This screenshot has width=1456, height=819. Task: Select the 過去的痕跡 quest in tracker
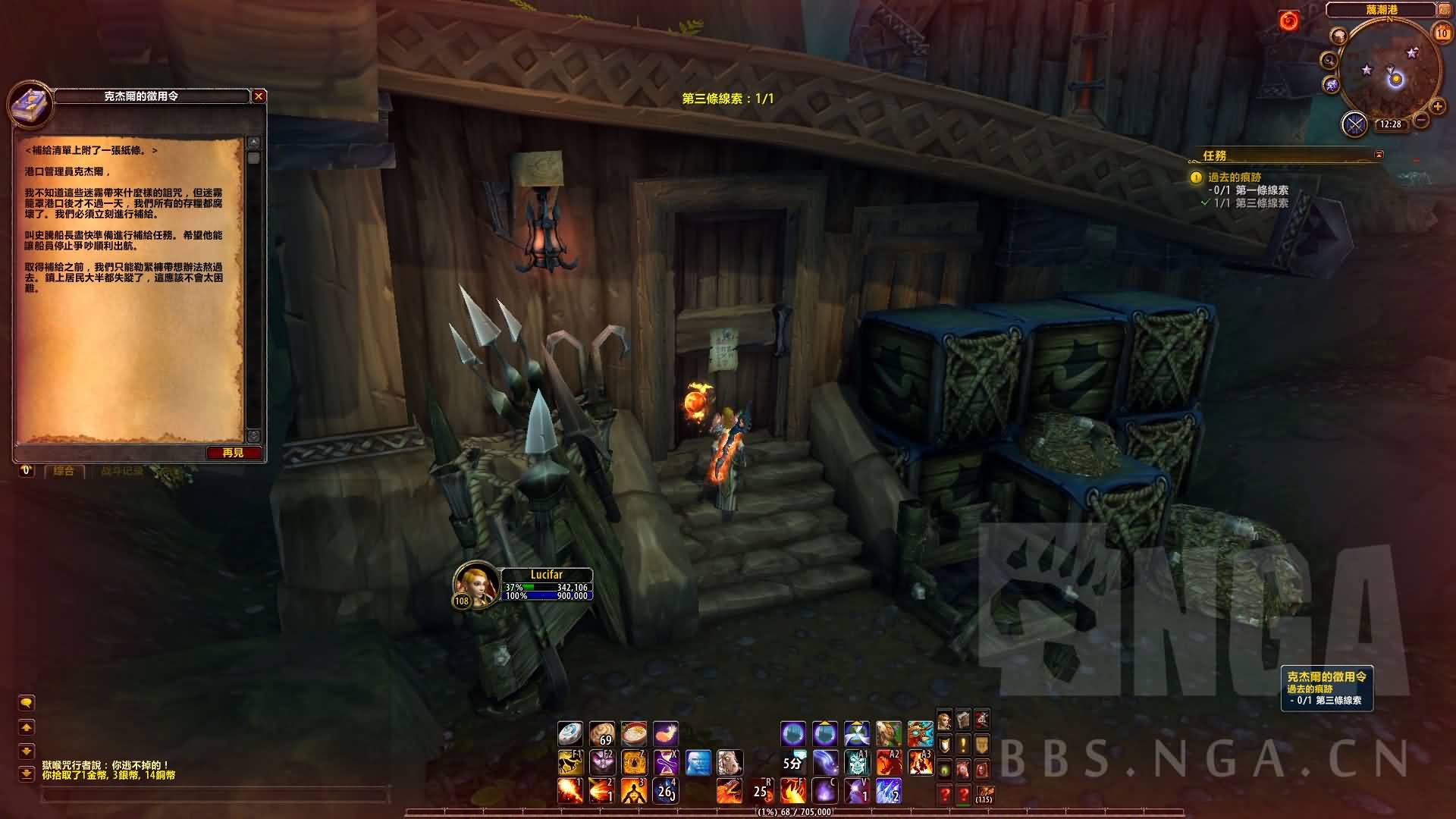tap(1235, 177)
